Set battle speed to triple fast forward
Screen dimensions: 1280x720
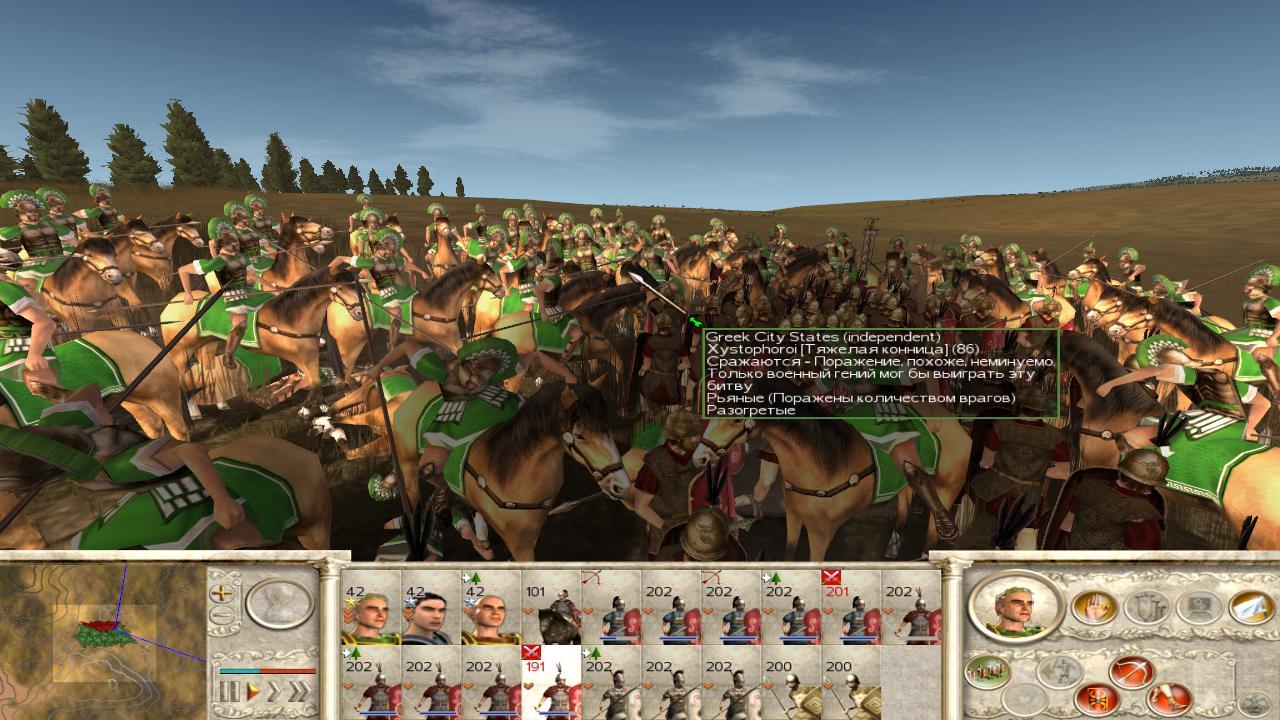[x=298, y=691]
